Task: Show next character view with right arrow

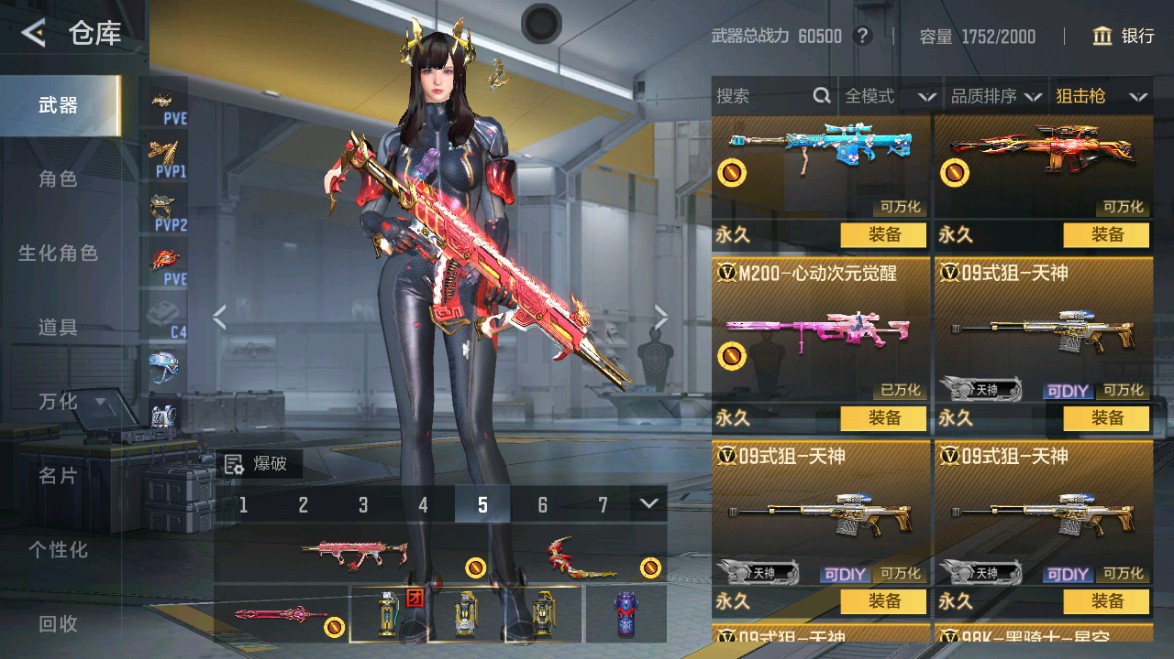Action: click(x=660, y=317)
